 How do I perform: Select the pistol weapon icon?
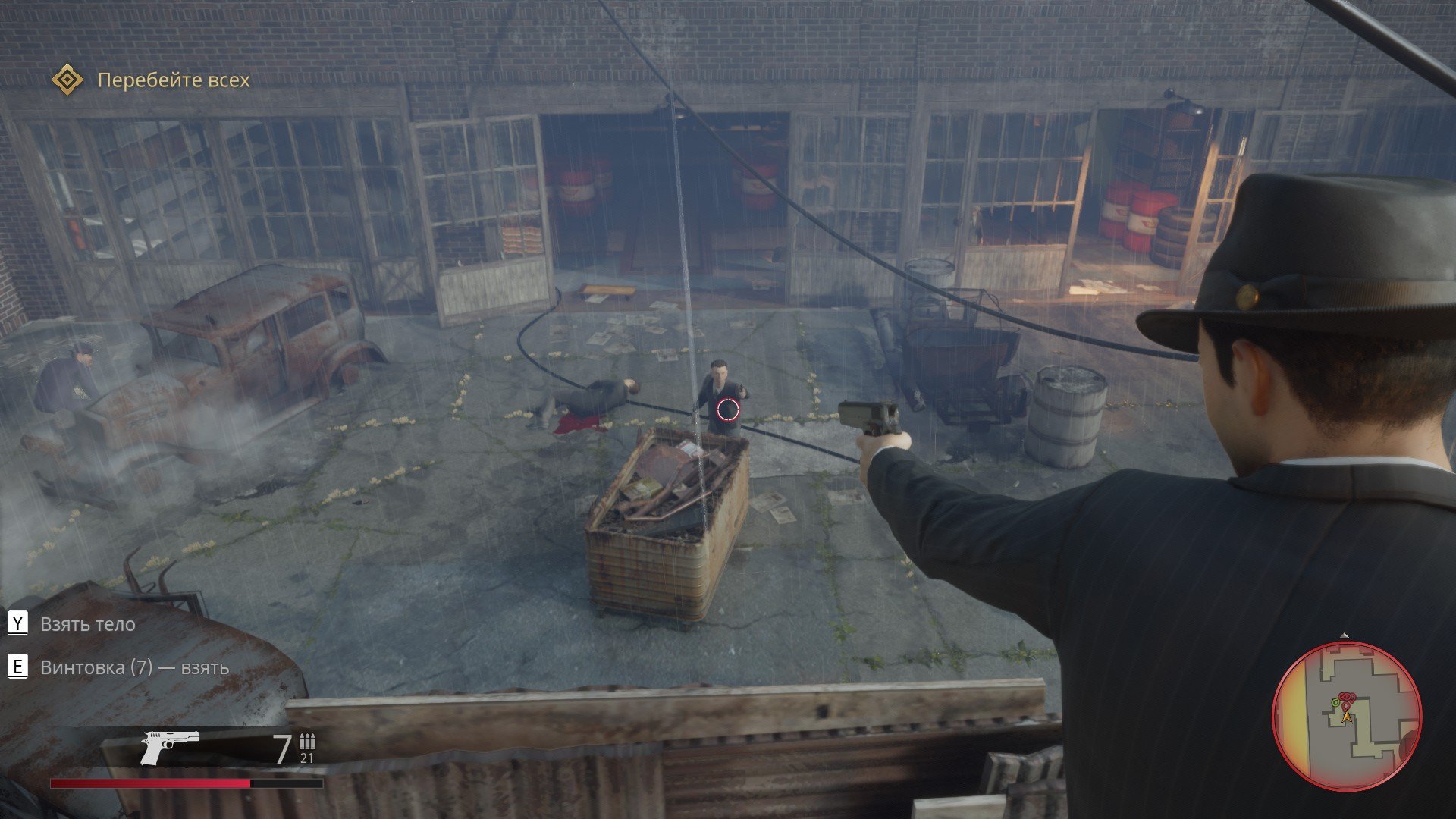(169, 747)
